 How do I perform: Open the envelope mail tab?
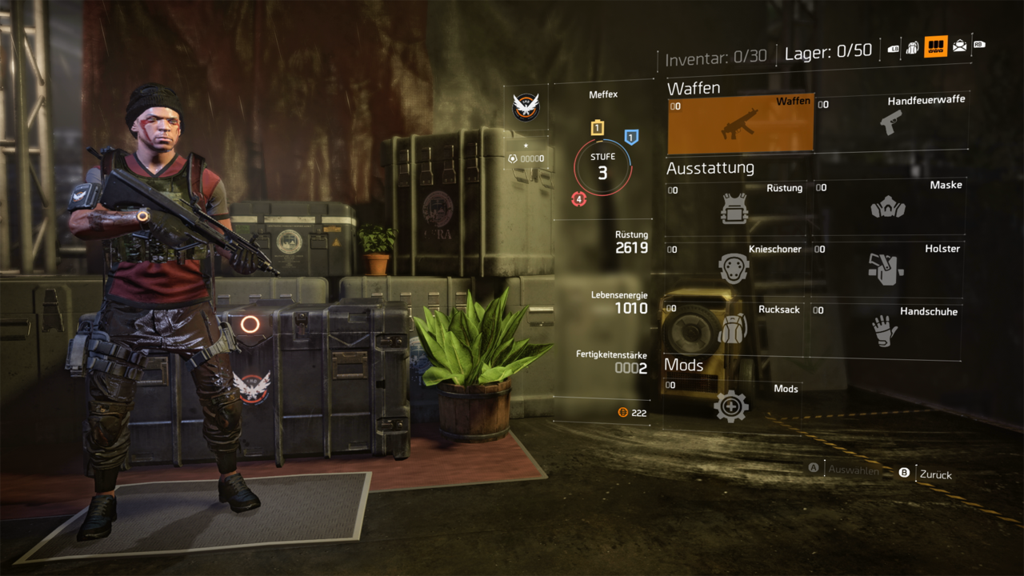click(x=960, y=46)
